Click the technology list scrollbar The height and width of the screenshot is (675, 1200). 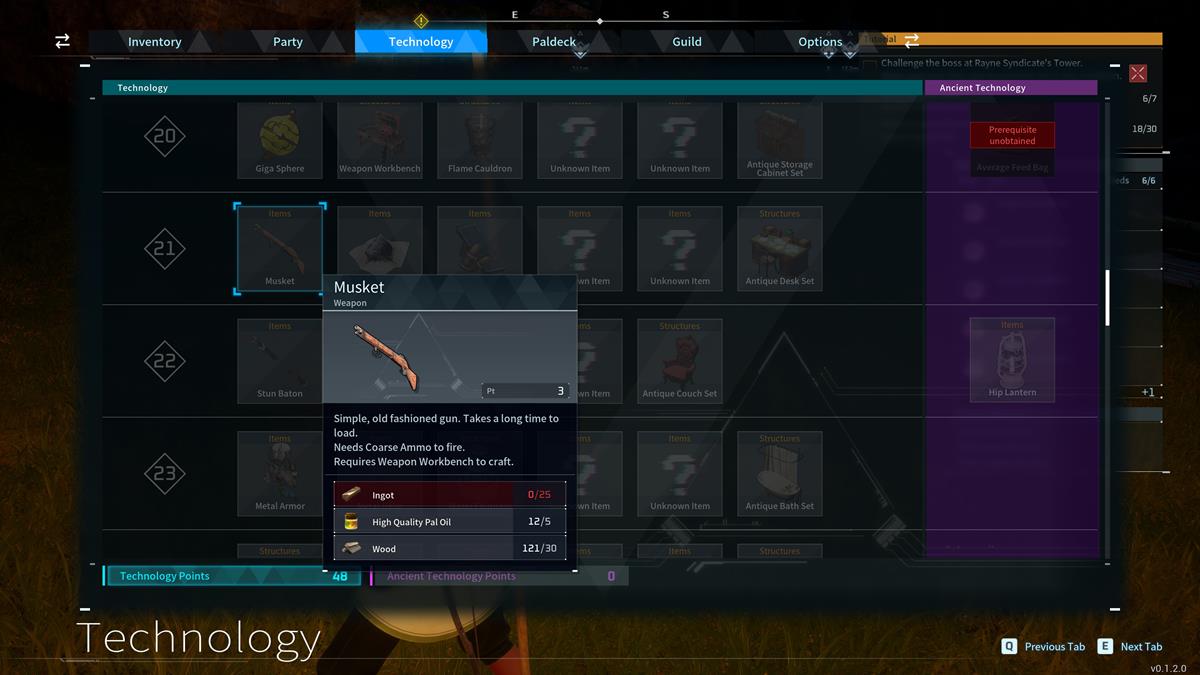pyautogui.click(x=1107, y=298)
